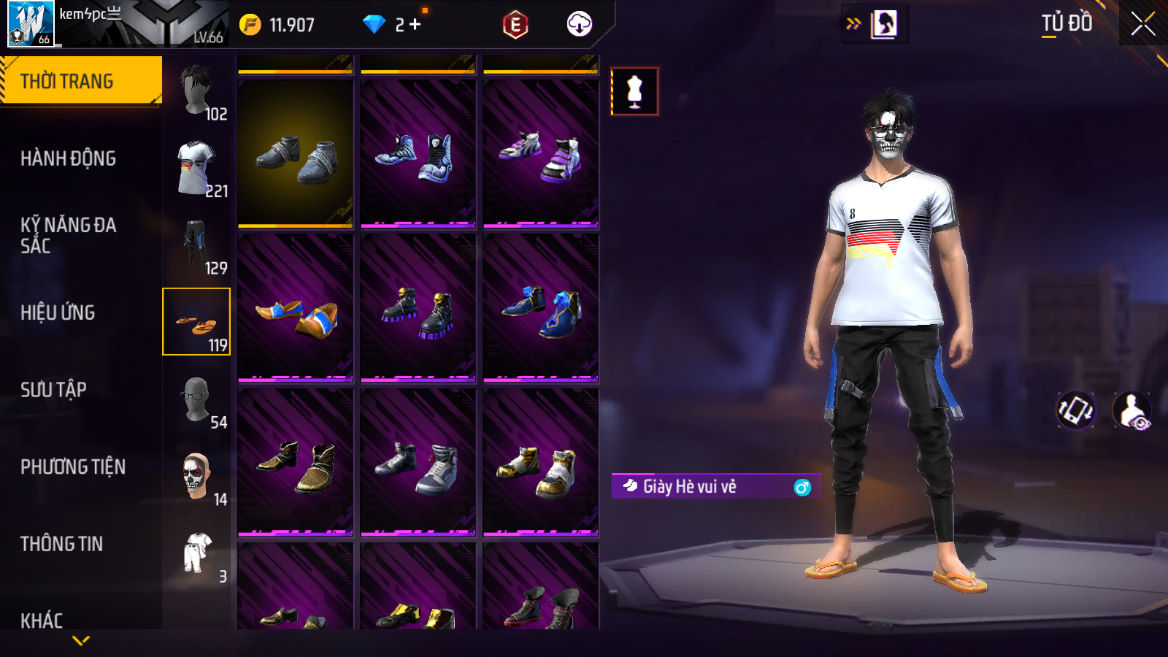Choose the head mask category showing 54
The image size is (1168, 657).
[x=197, y=399]
